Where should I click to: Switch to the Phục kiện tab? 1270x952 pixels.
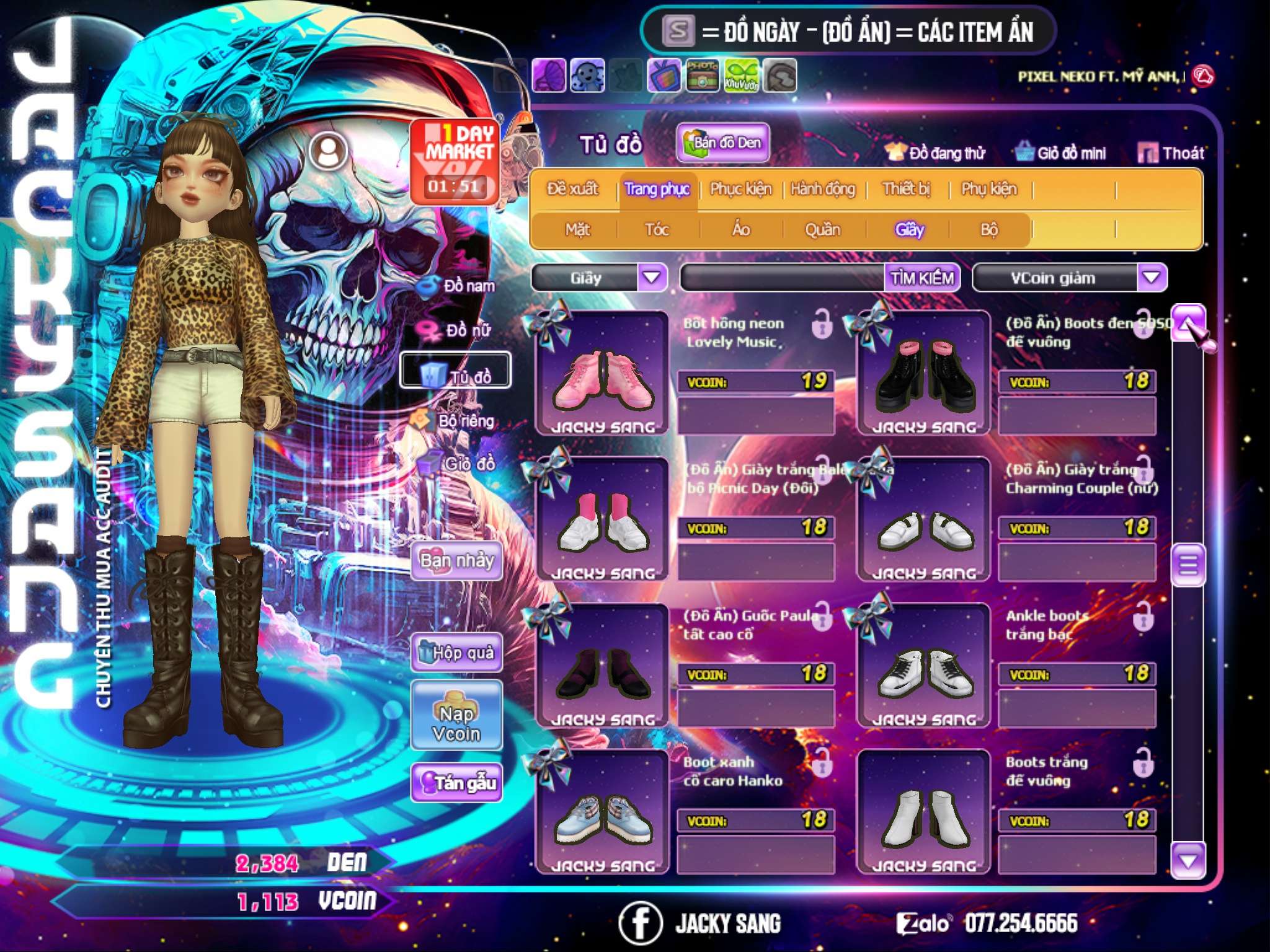click(x=740, y=189)
